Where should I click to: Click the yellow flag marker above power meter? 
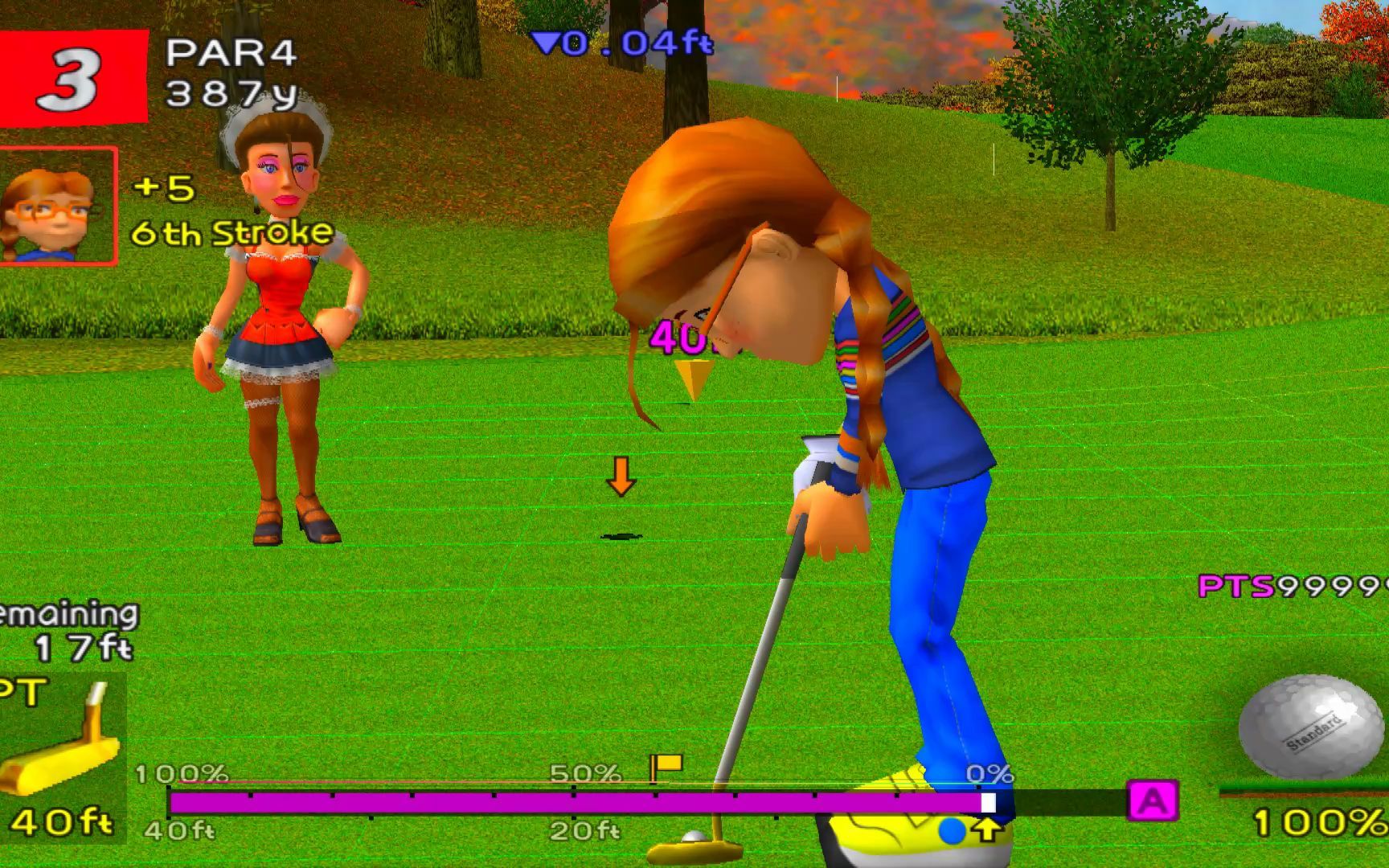pyautogui.click(x=666, y=766)
